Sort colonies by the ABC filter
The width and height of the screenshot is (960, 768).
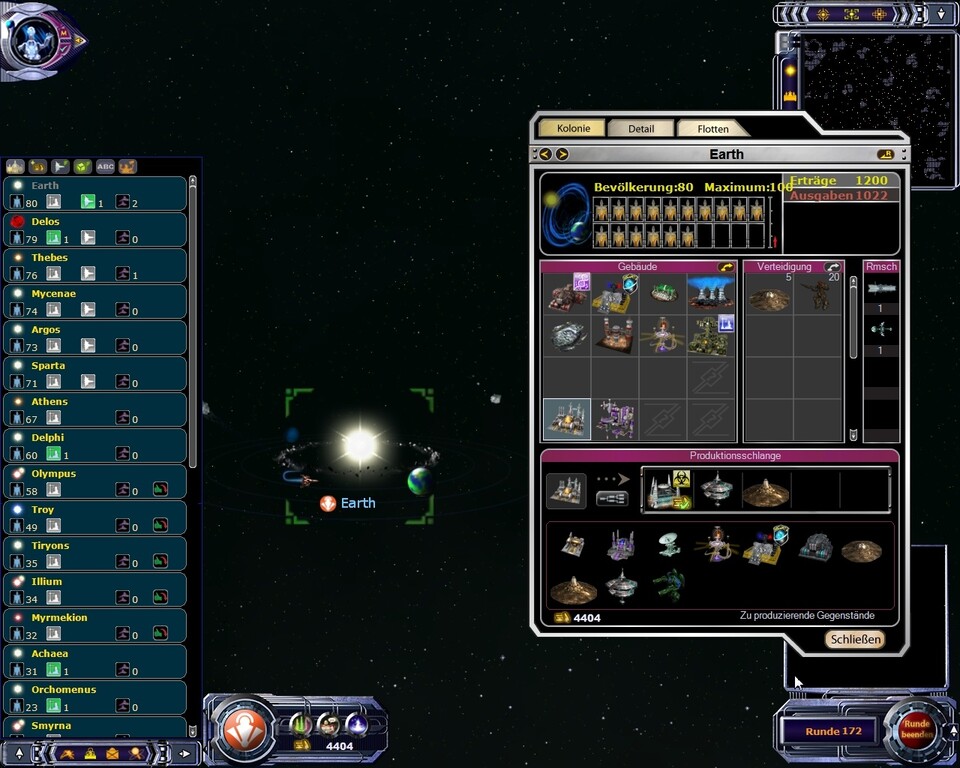(105, 167)
